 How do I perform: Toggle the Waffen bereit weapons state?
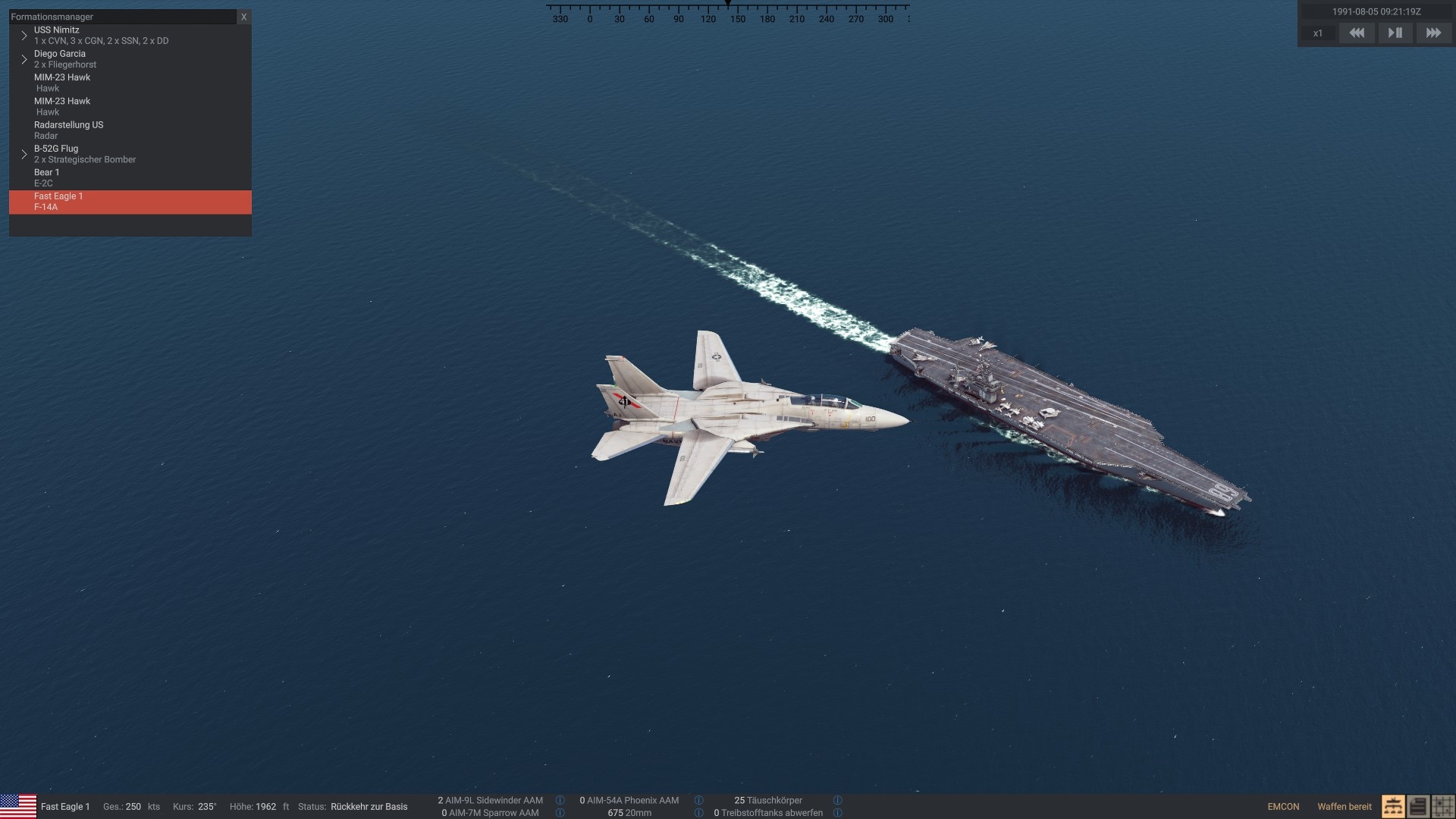[1345, 807]
